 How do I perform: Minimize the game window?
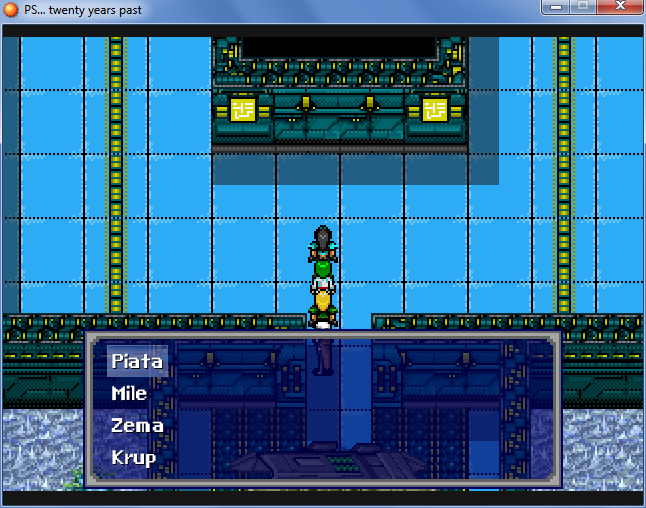(555, 7)
